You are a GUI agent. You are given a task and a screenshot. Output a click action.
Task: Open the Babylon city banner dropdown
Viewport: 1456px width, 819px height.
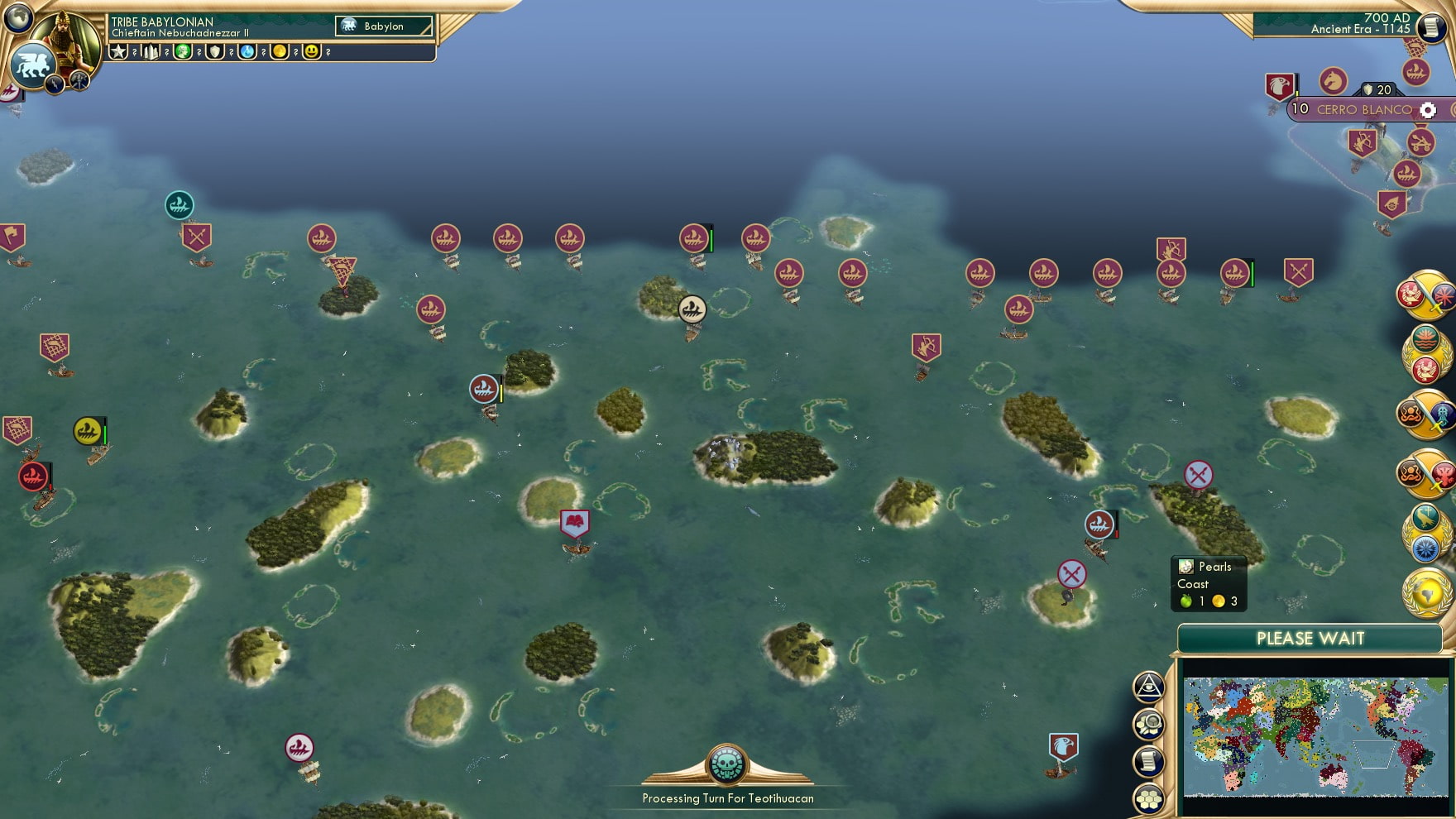[x=382, y=26]
